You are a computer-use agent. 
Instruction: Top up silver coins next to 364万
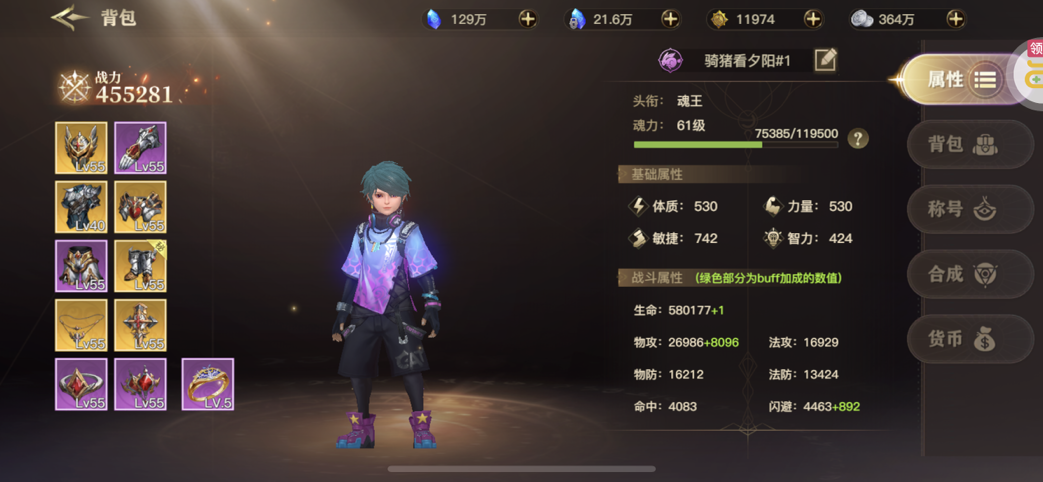point(955,19)
